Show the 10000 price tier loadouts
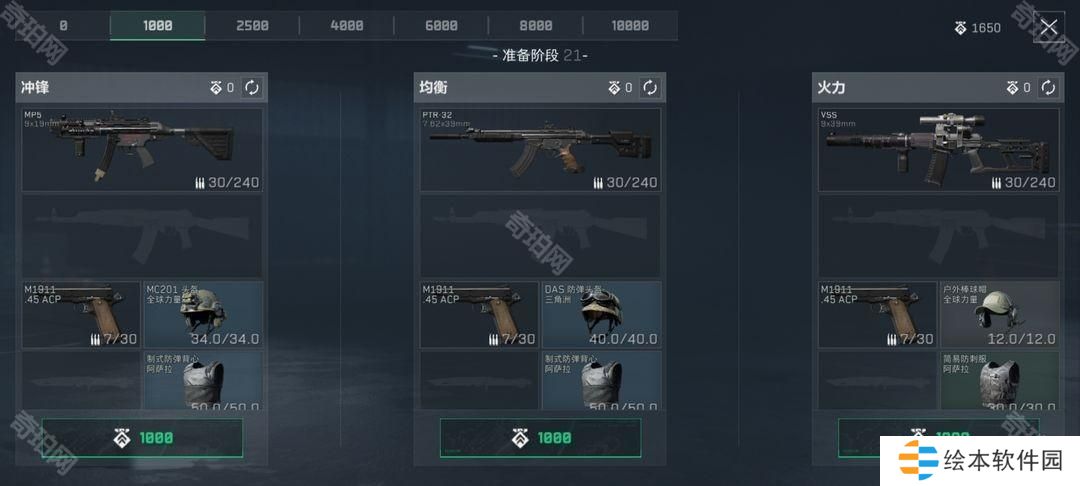The height and width of the screenshot is (486, 1080). coord(630,26)
